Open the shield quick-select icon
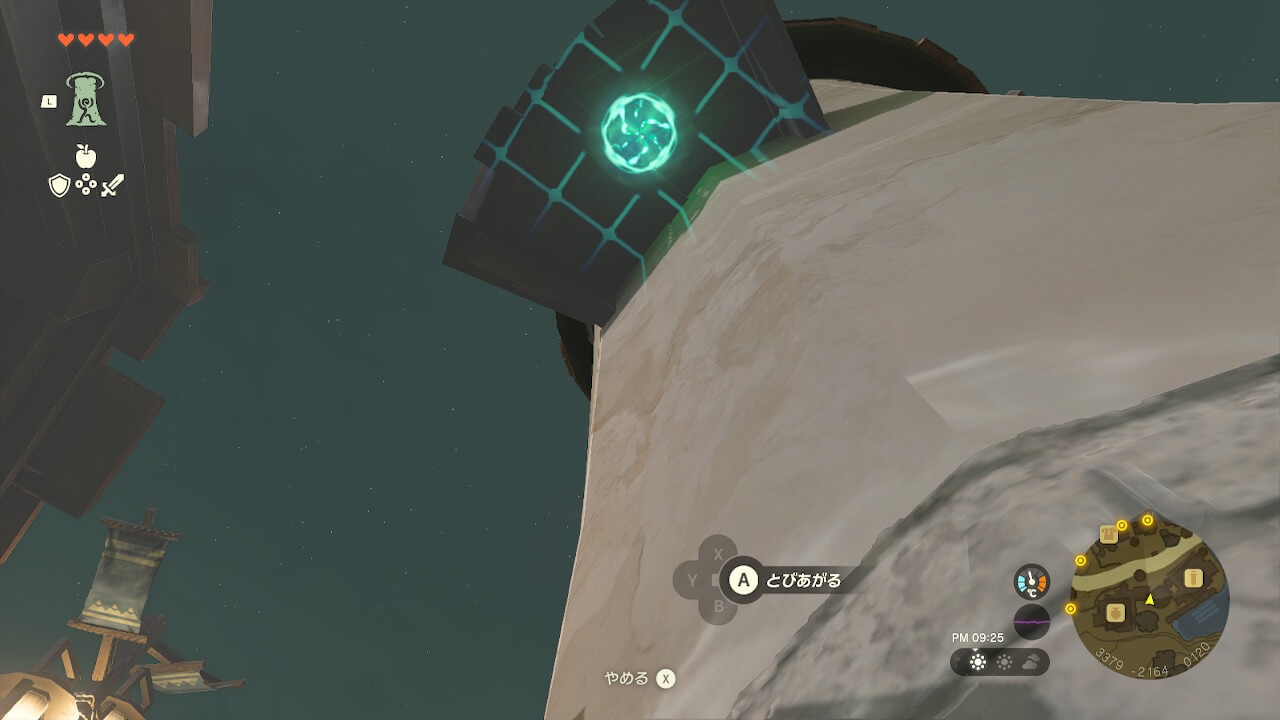The height and width of the screenshot is (720, 1280). (x=59, y=185)
